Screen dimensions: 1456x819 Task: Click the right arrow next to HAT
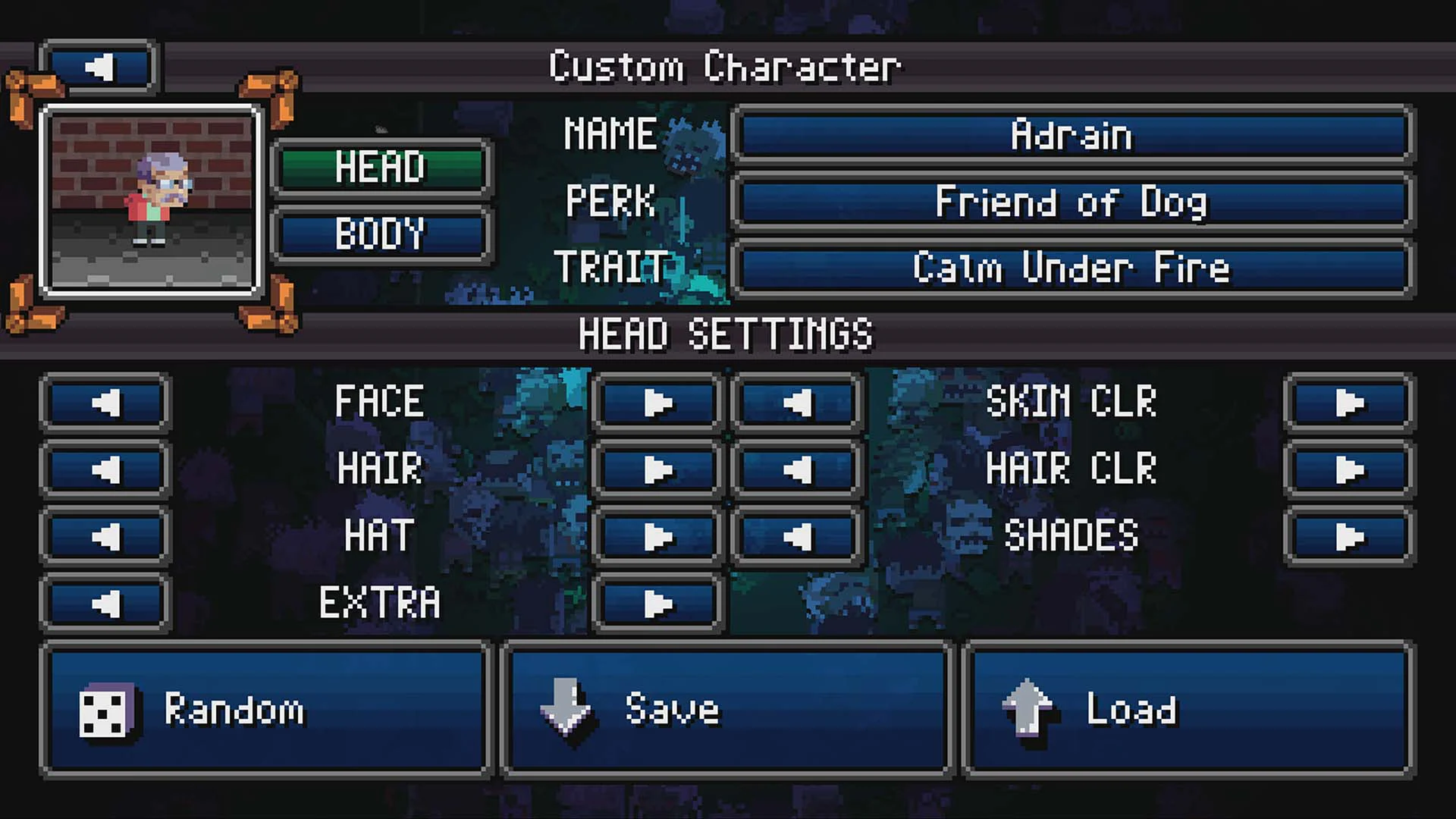click(x=655, y=535)
